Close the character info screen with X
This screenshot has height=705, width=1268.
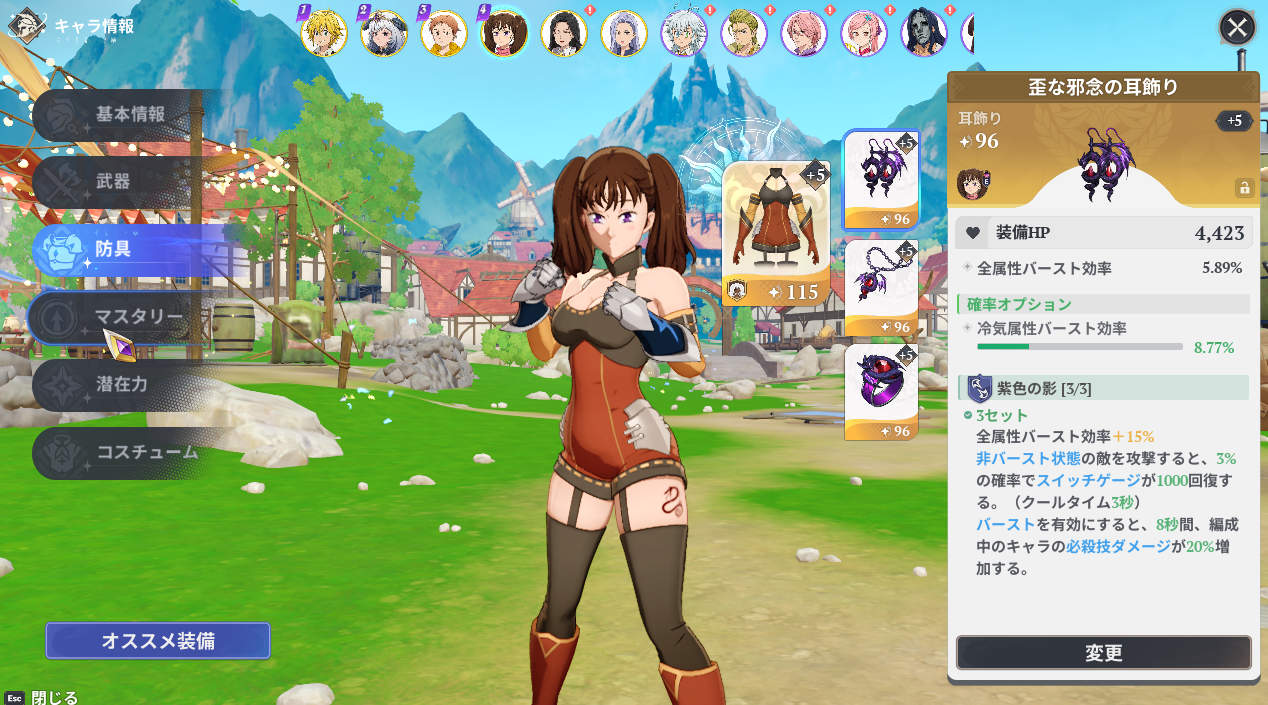pos(1237,27)
